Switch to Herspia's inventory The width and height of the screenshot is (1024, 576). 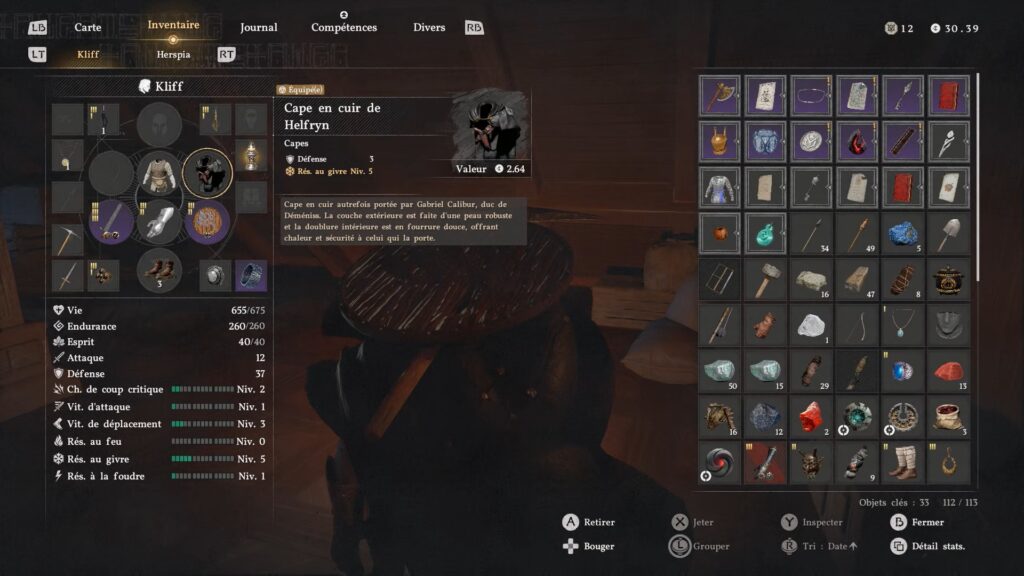coord(173,54)
